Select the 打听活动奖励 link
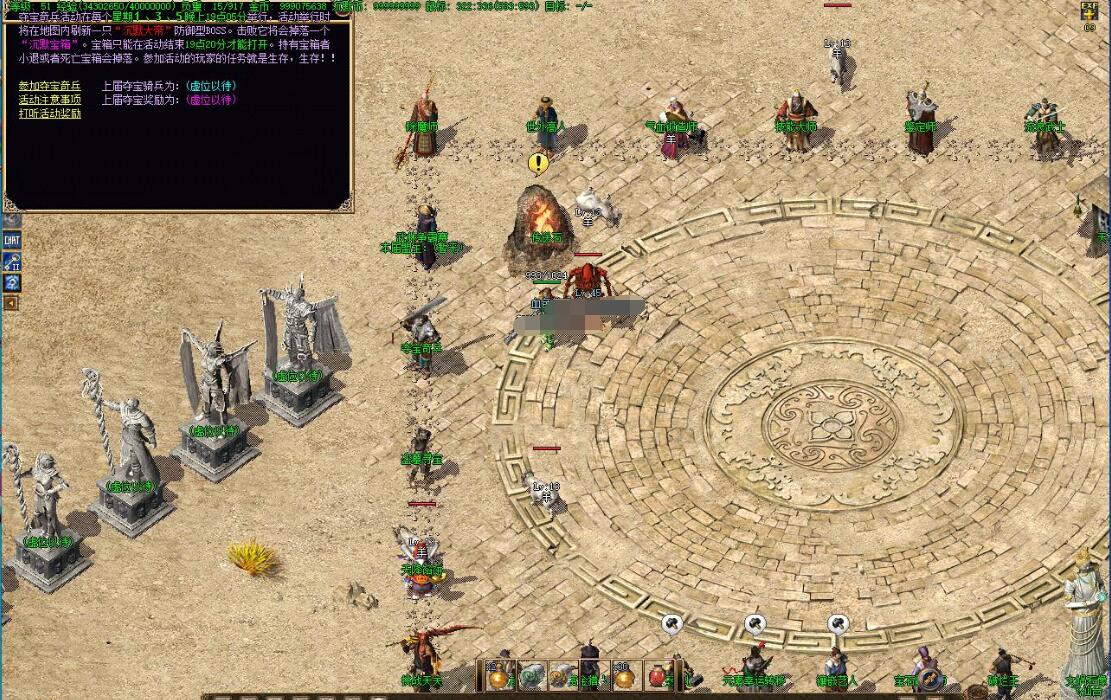 [50, 114]
